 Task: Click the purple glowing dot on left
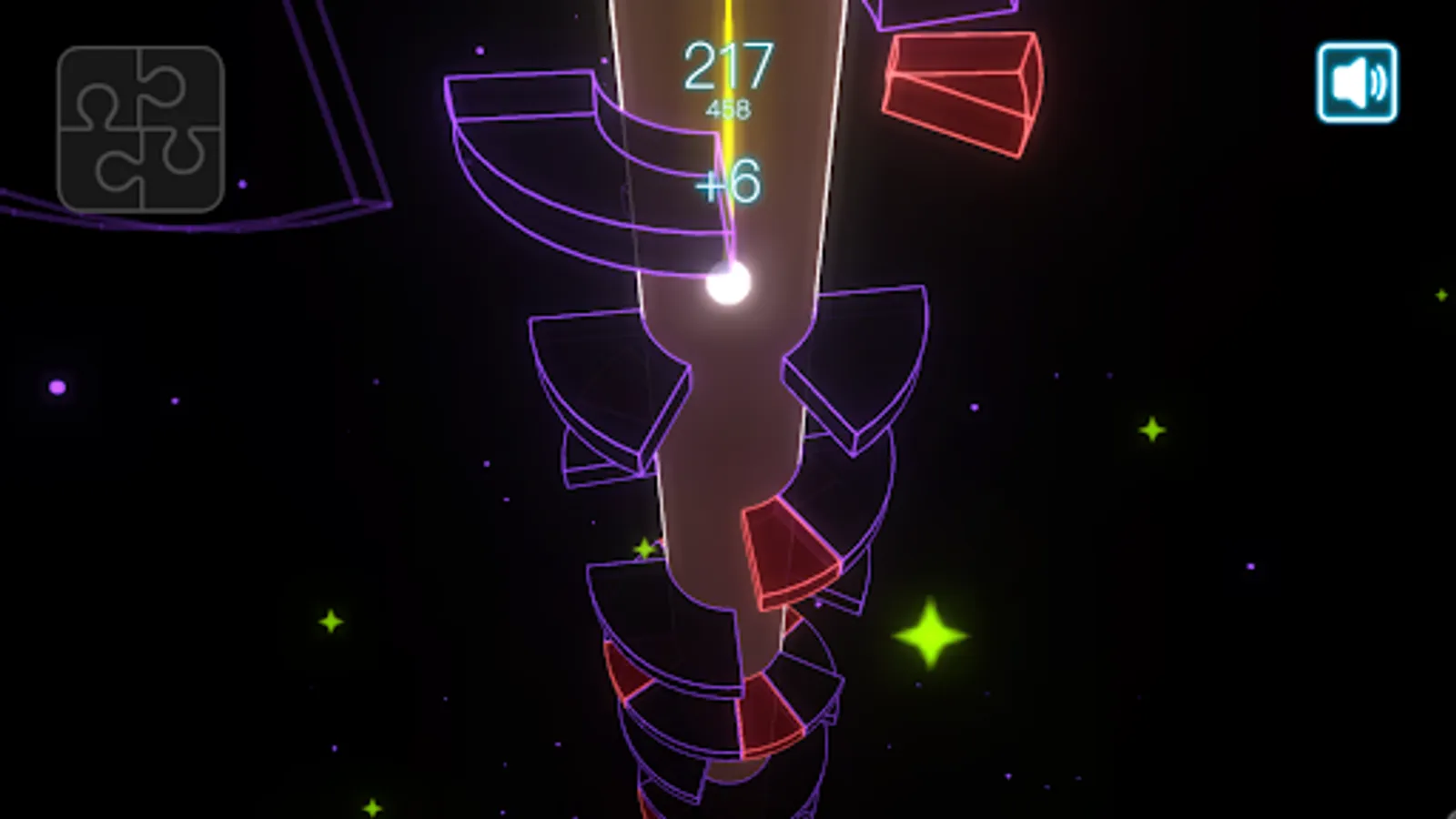pyautogui.click(x=57, y=389)
